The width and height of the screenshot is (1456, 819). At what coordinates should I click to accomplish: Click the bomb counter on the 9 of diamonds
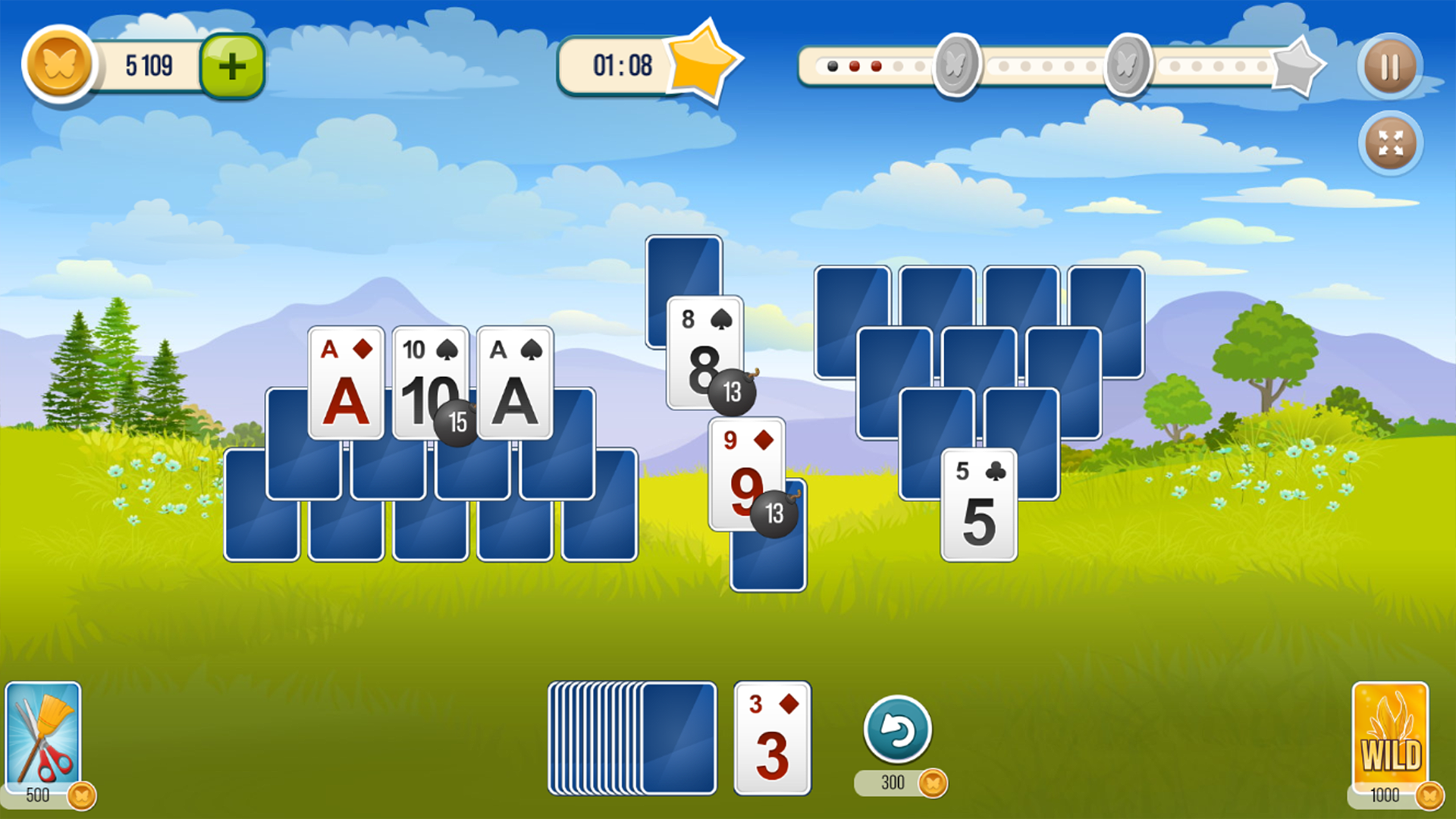coord(773,514)
